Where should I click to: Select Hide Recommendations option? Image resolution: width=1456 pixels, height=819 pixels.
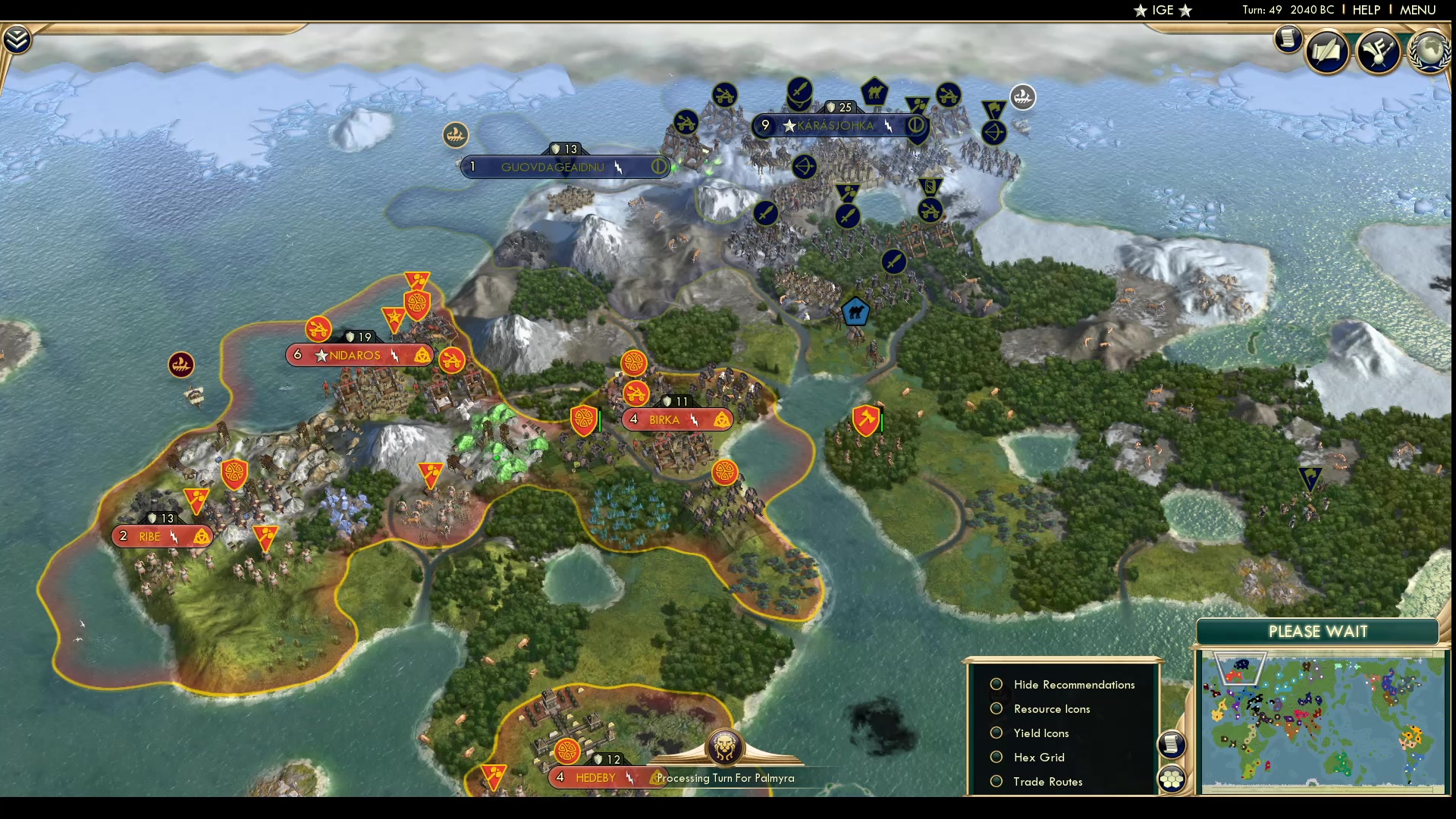(996, 684)
